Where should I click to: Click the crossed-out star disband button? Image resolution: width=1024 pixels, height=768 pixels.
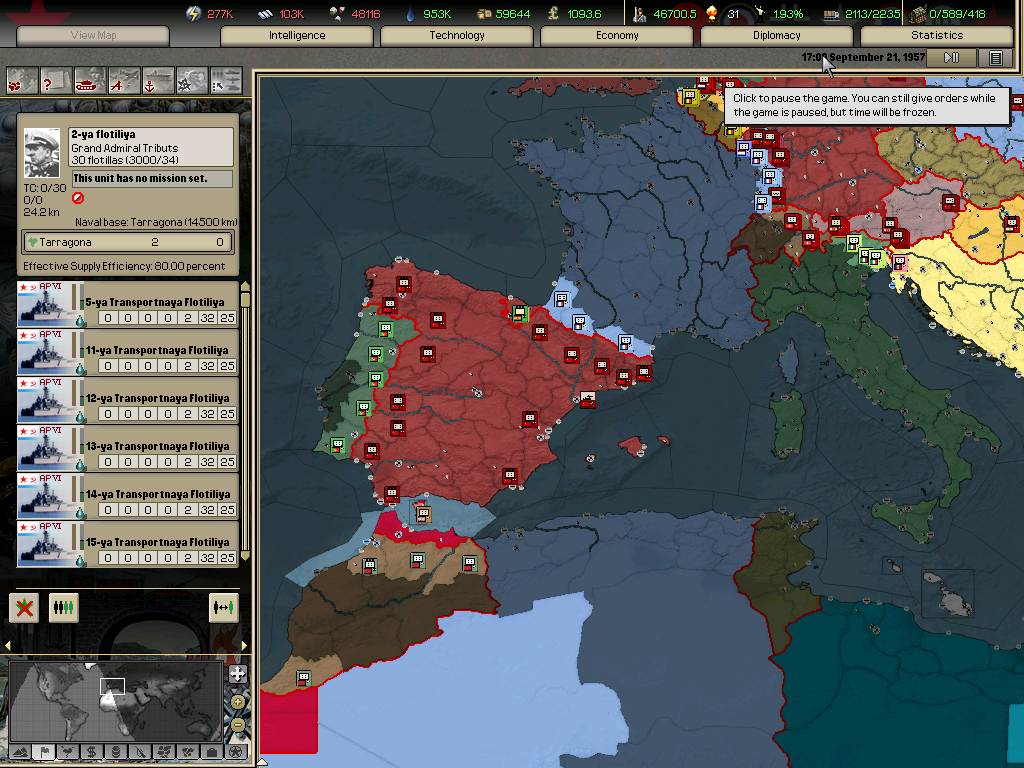(x=24, y=606)
